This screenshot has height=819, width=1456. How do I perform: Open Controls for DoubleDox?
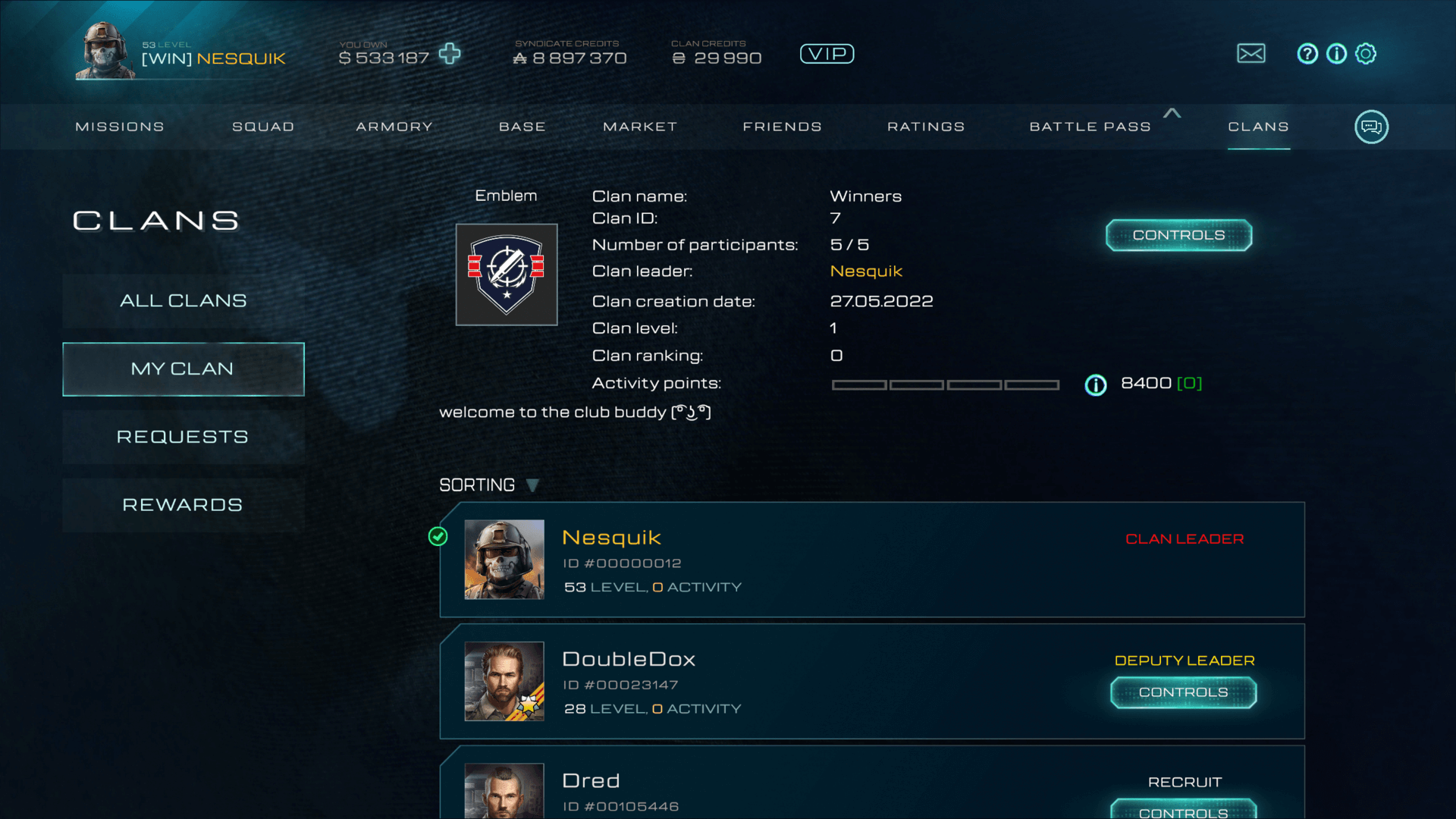click(1183, 693)
